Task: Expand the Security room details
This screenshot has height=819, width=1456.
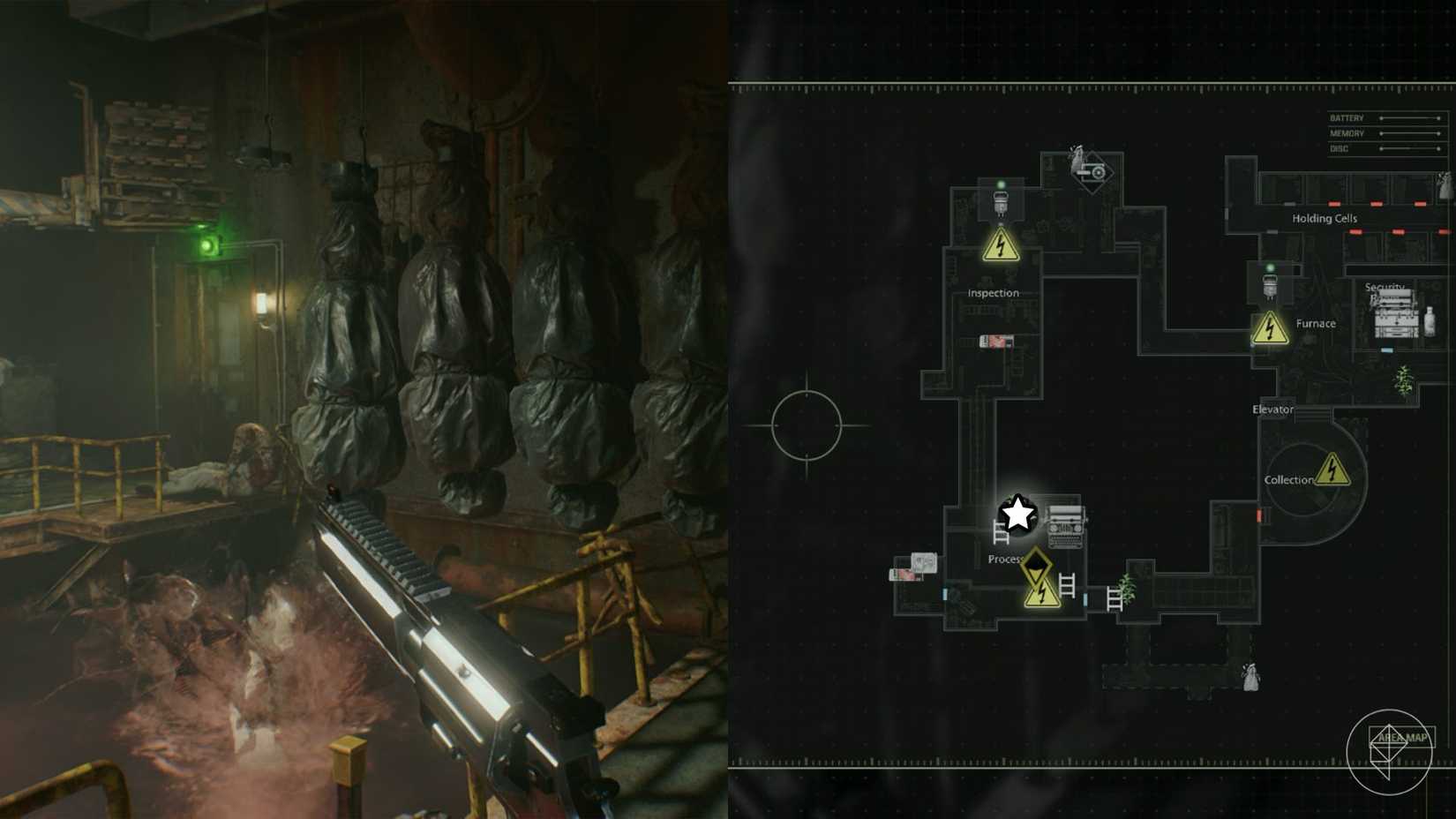Action: pos(1385,287)
